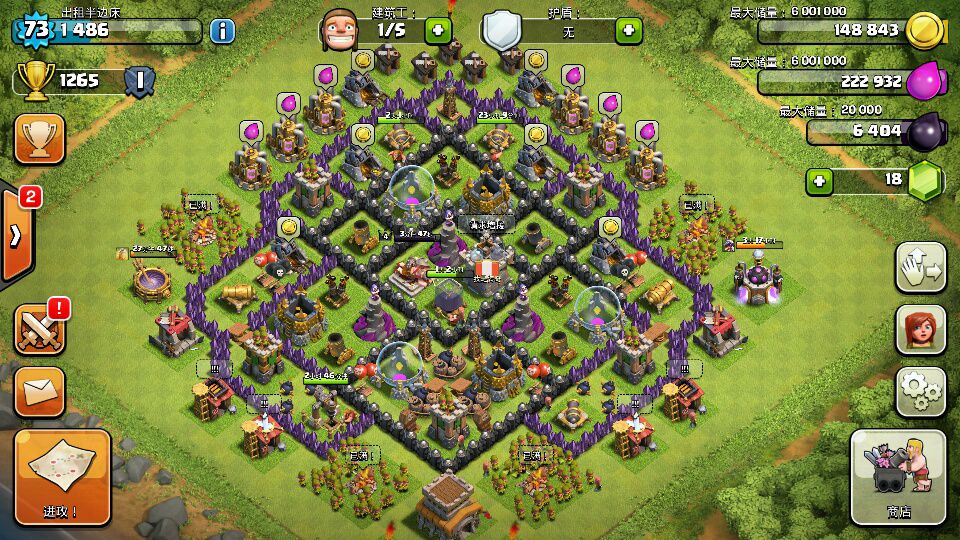Add a builder with the green plus
Screen dimensions: 960x540
point(438,30)
